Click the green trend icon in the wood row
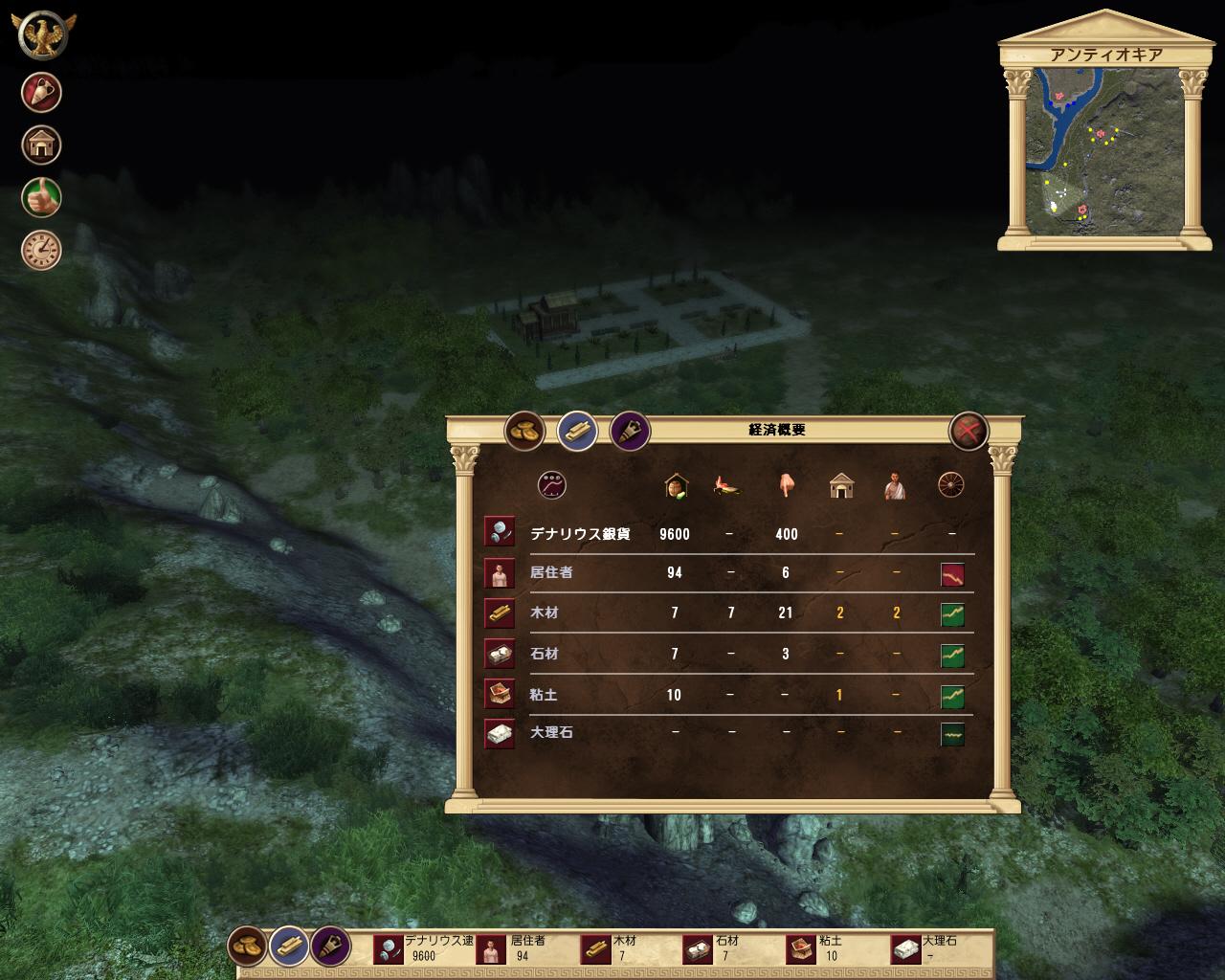The height and width of the screenshot is (980, 1225). click(951, 614)
